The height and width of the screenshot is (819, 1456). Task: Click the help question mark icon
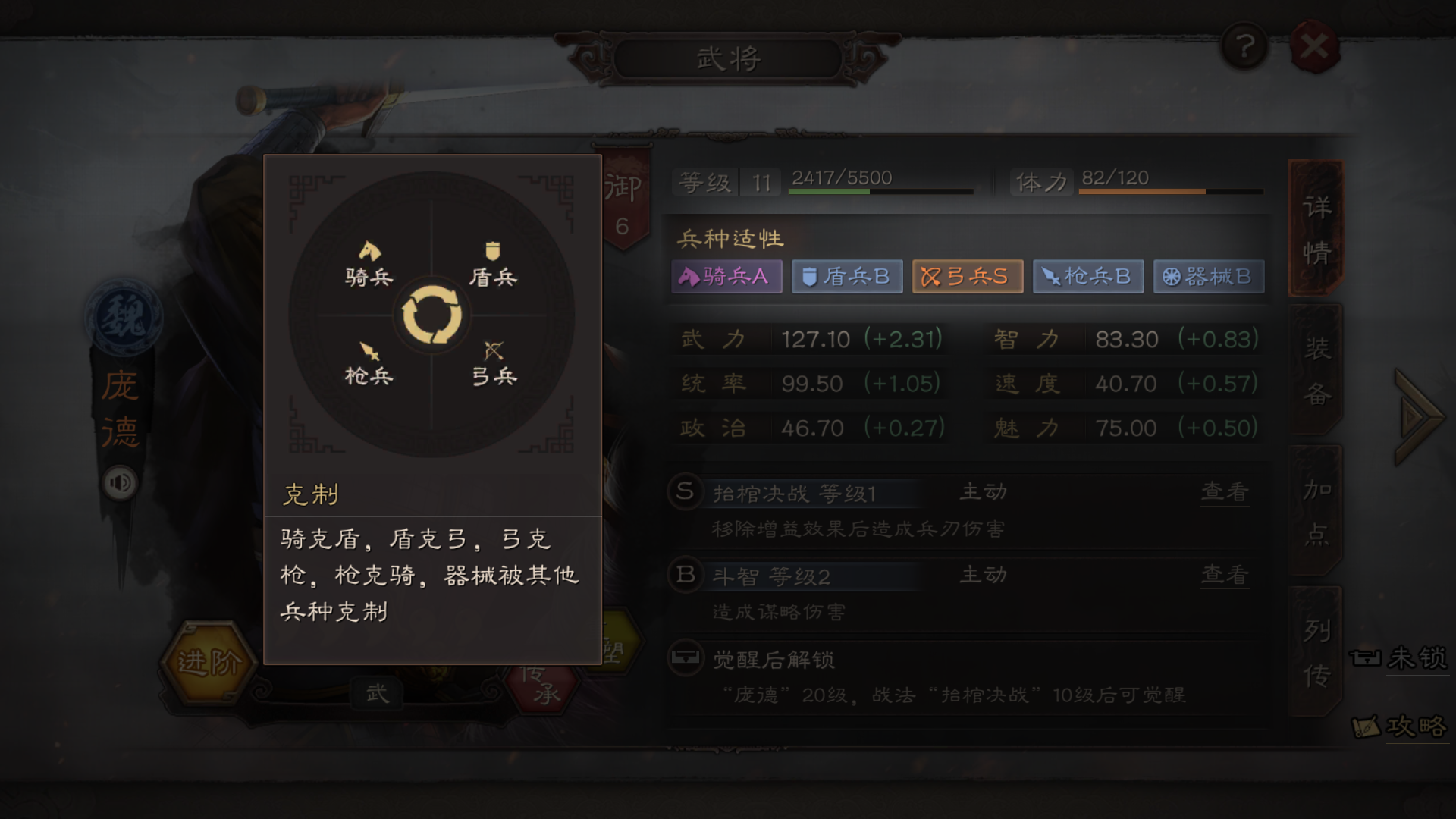[1242, 45]
